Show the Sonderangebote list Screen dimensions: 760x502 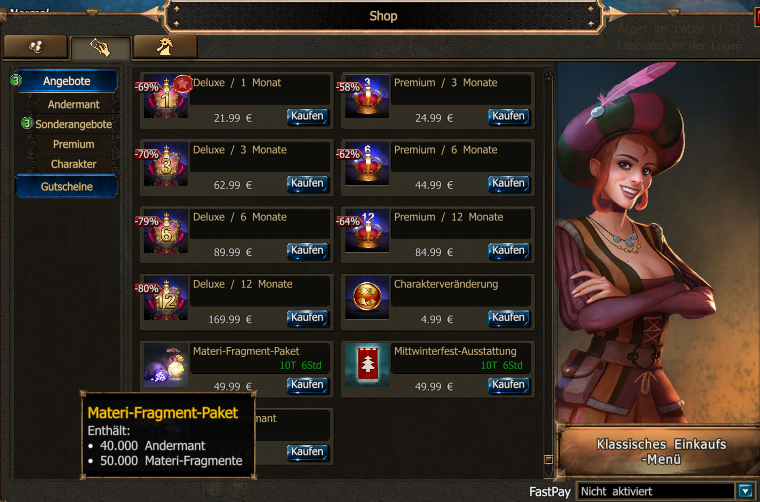click(x=73, y=124)
